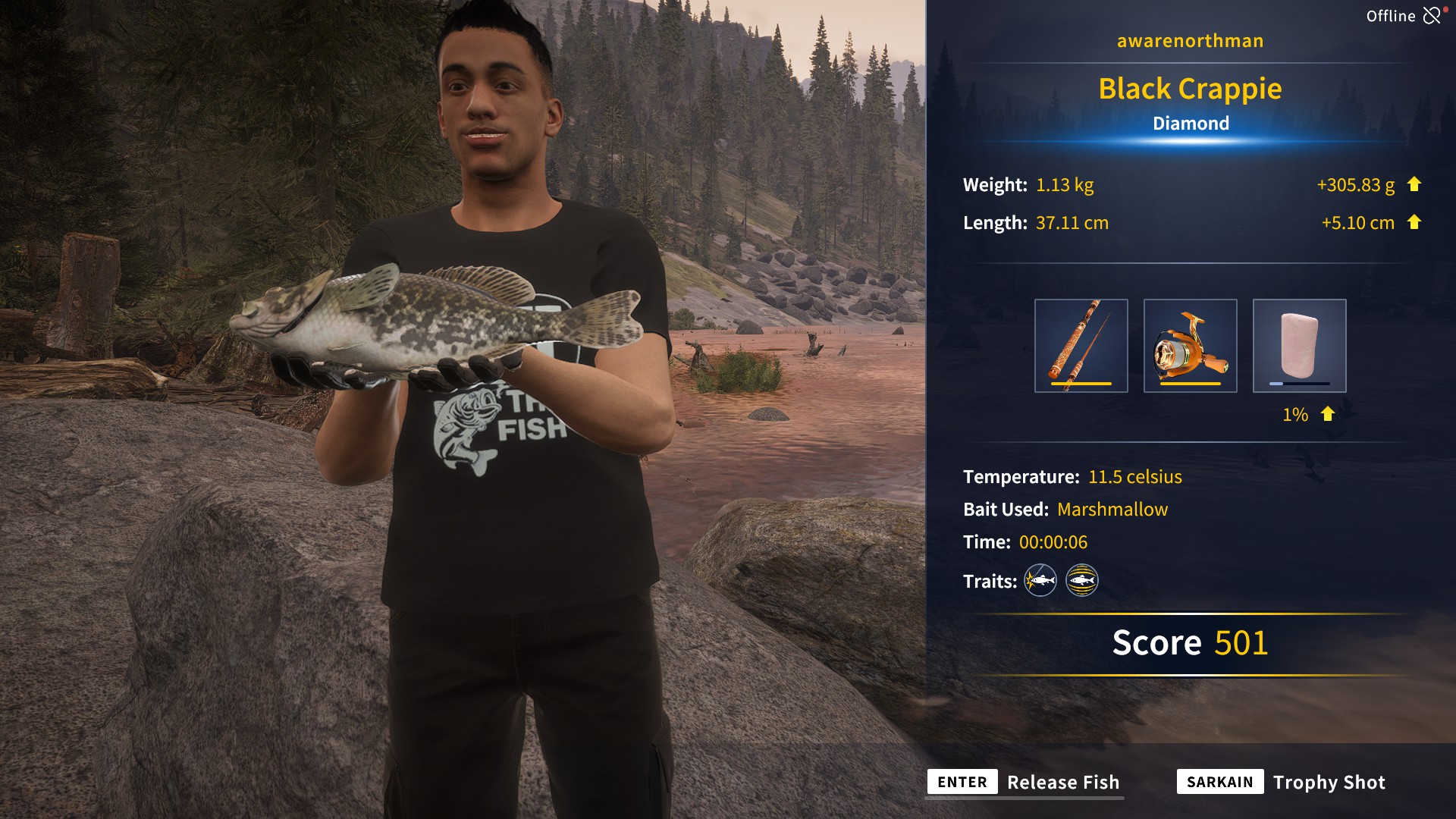Select the orange spinning reel slot
Viewport: 1456px width, 819px height.
1190,346
